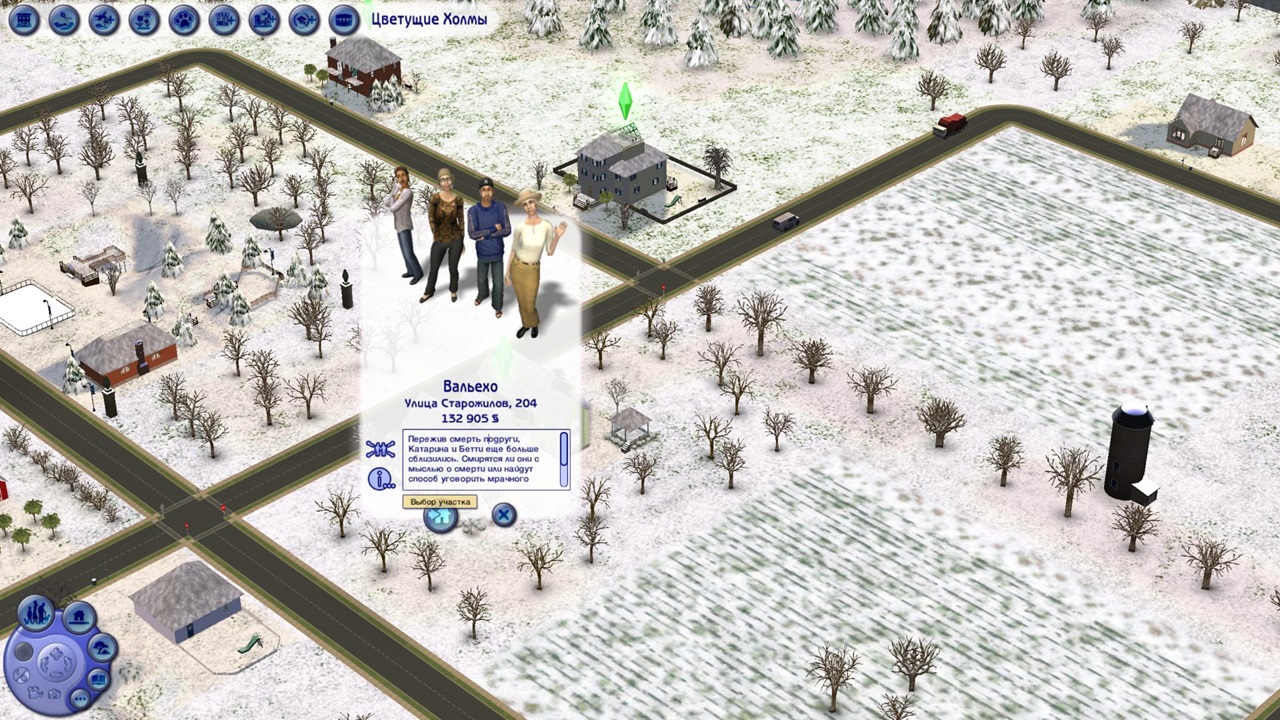Image resolution: width=1280 pixels, height=720 pixels.
Task: Switch to Lots and Houses mode
Action: pos(78,616)
